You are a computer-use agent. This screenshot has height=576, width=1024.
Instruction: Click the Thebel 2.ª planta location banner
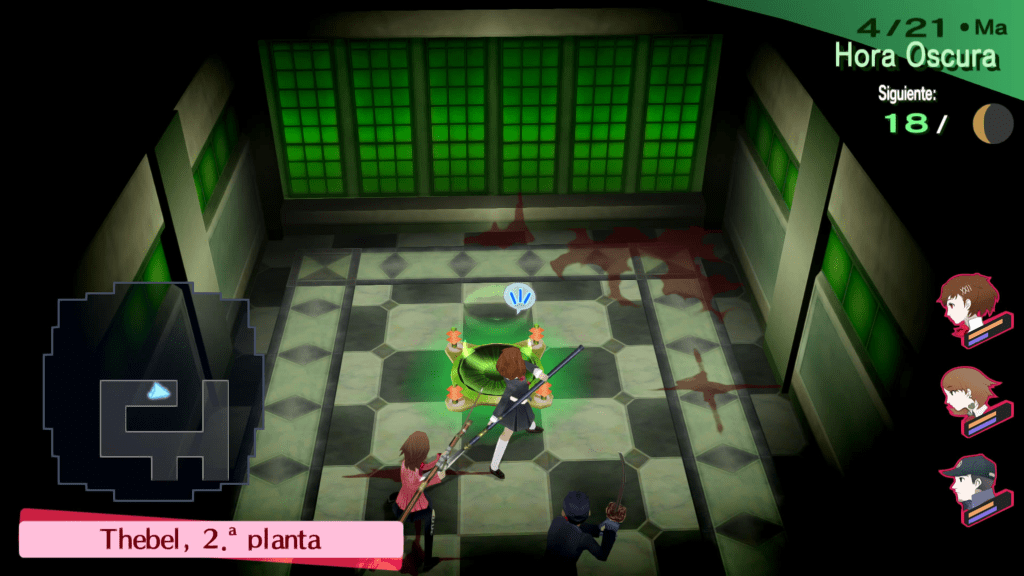tap(210, 539)
